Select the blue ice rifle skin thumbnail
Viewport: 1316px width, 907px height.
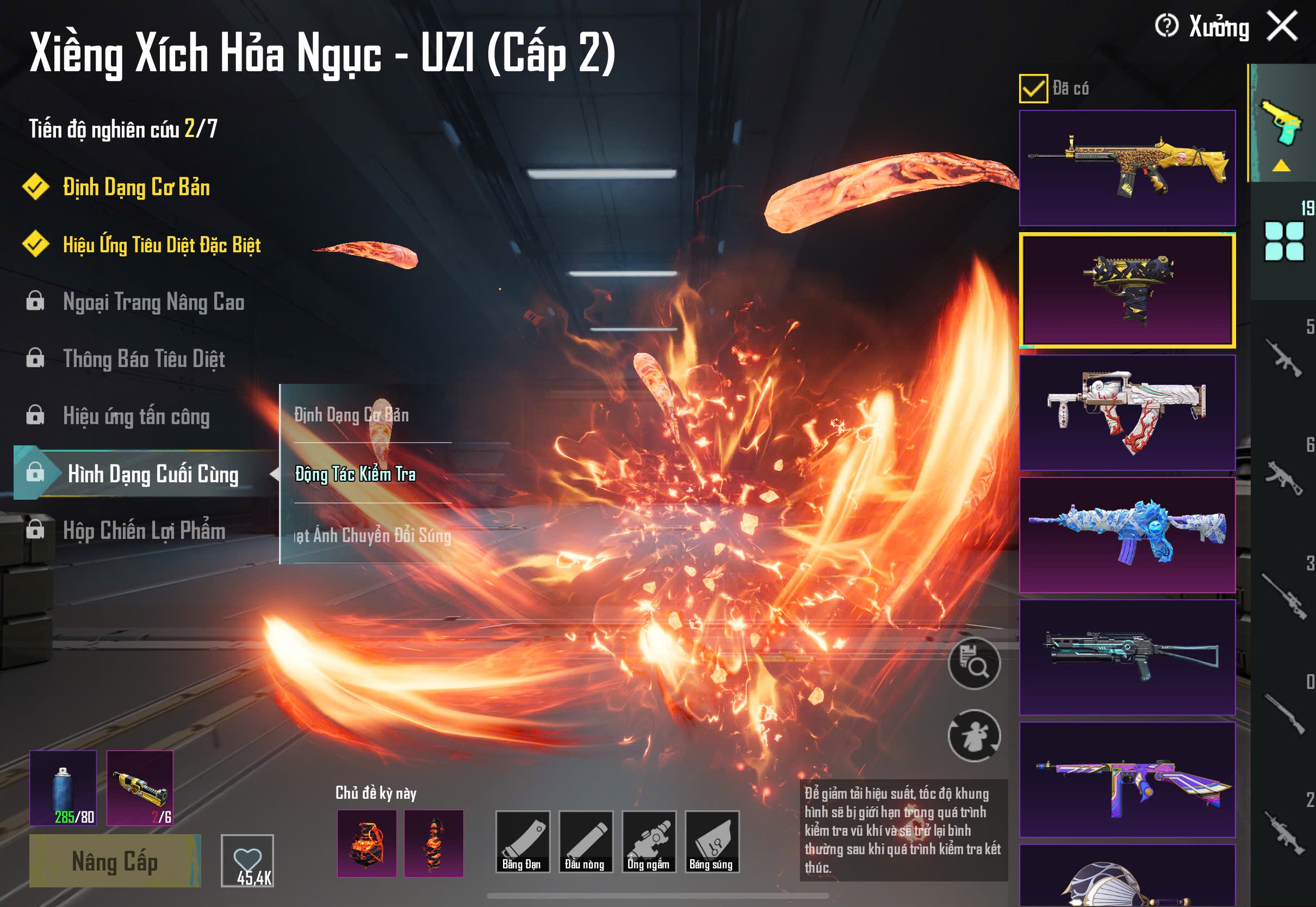[x=1127, y=535]
